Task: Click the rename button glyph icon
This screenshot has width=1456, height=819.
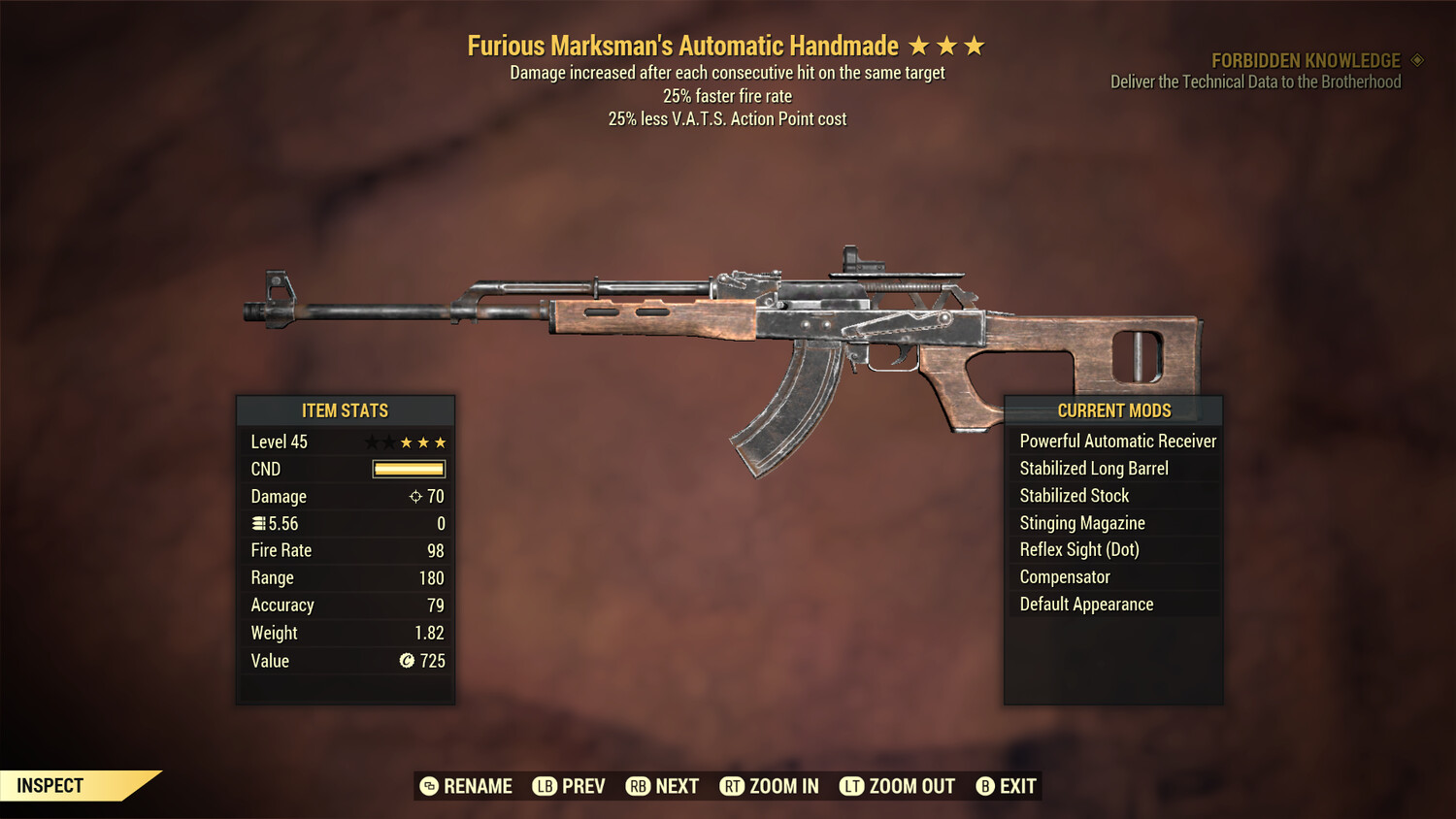Action: point(427,786)
